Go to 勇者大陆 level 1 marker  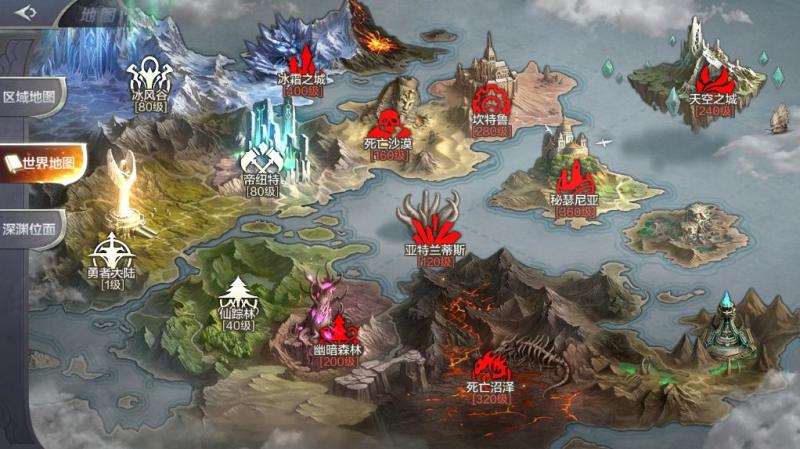pos(110,252)
